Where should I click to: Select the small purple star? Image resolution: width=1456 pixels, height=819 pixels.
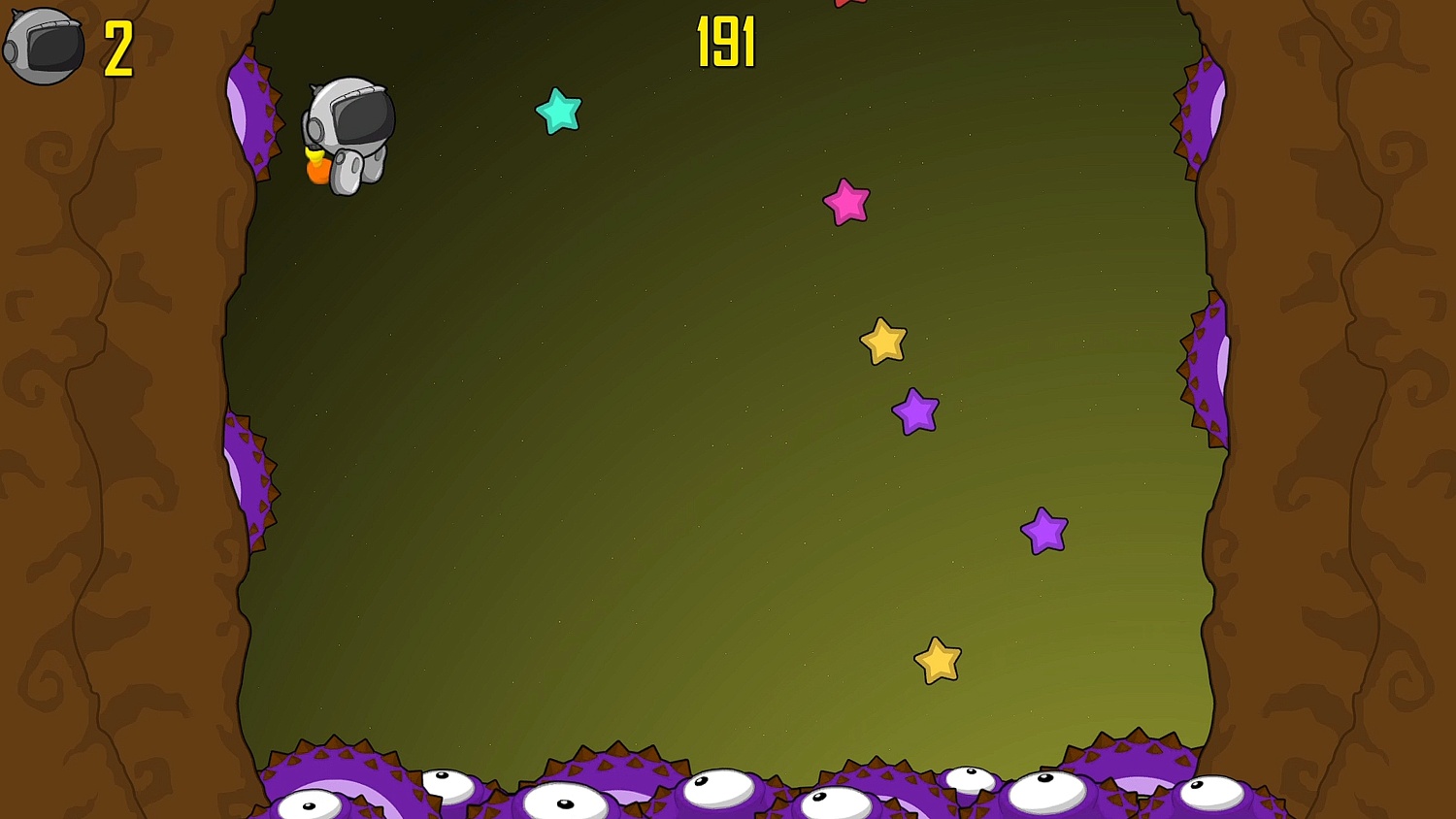pyautogui.click(x=913, y=410)
